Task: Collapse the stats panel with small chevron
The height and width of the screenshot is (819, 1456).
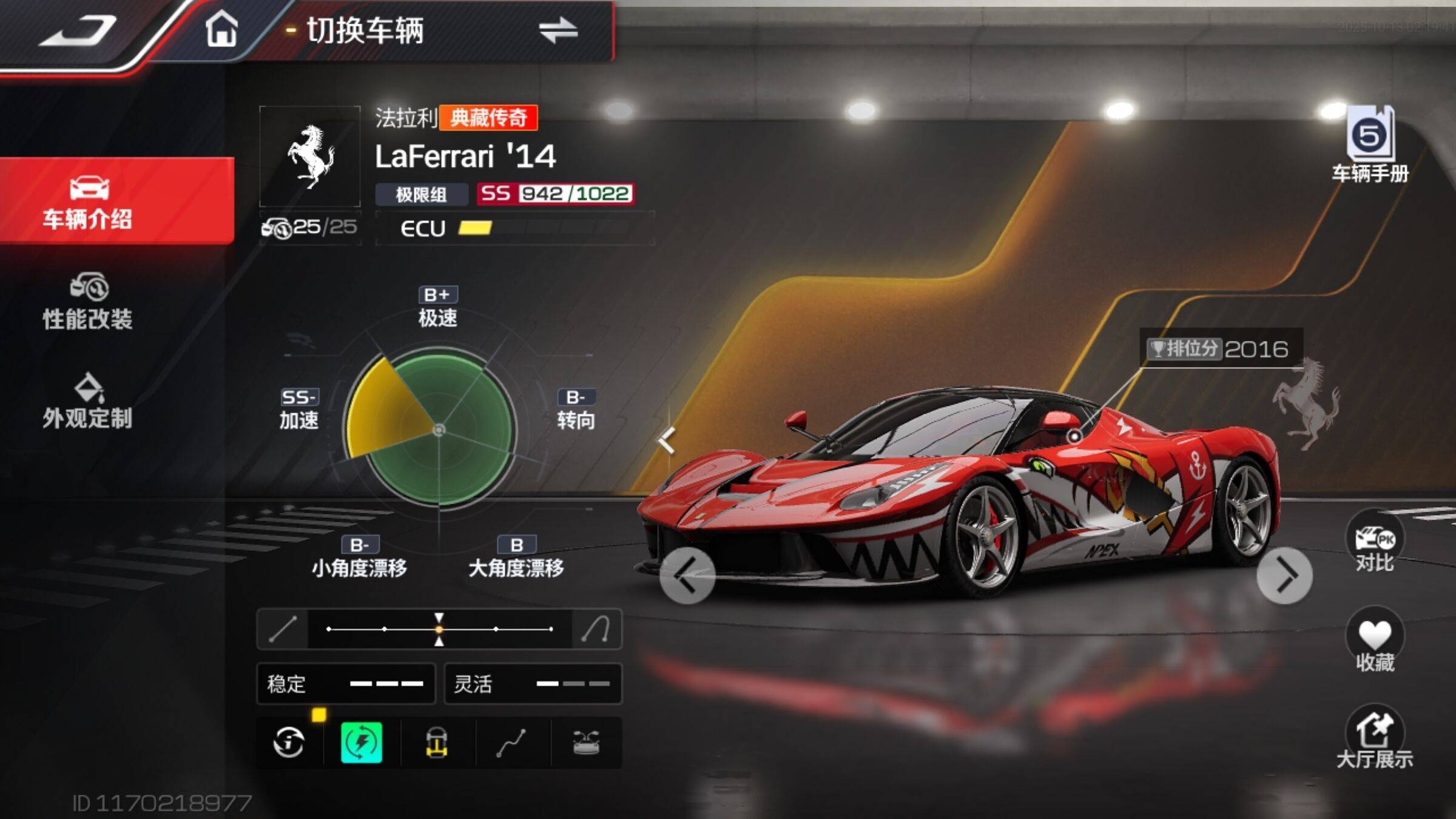Action: point(667,440)
